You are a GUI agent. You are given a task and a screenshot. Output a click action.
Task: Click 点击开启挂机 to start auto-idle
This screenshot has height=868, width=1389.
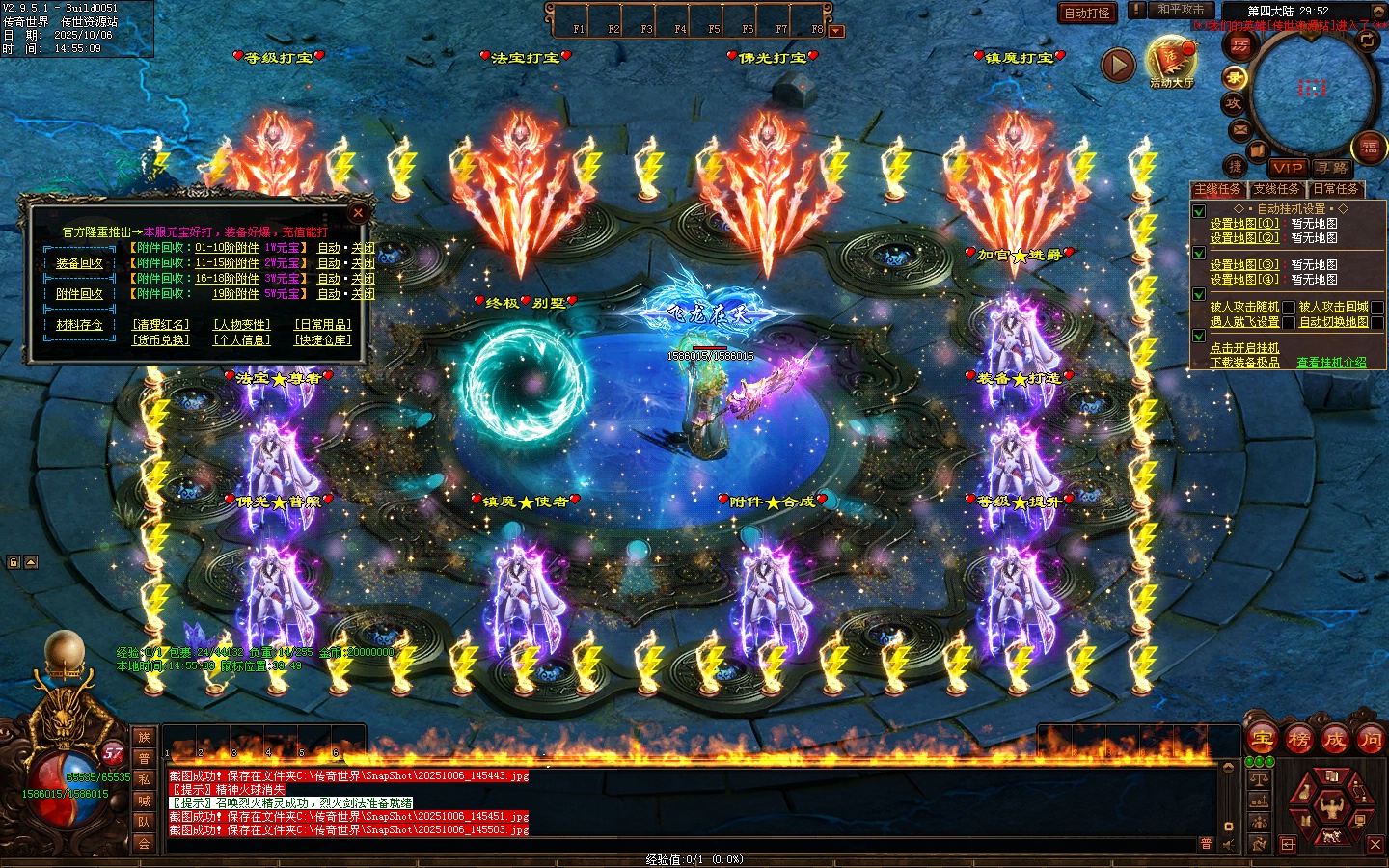click(x=1244, y=348)
